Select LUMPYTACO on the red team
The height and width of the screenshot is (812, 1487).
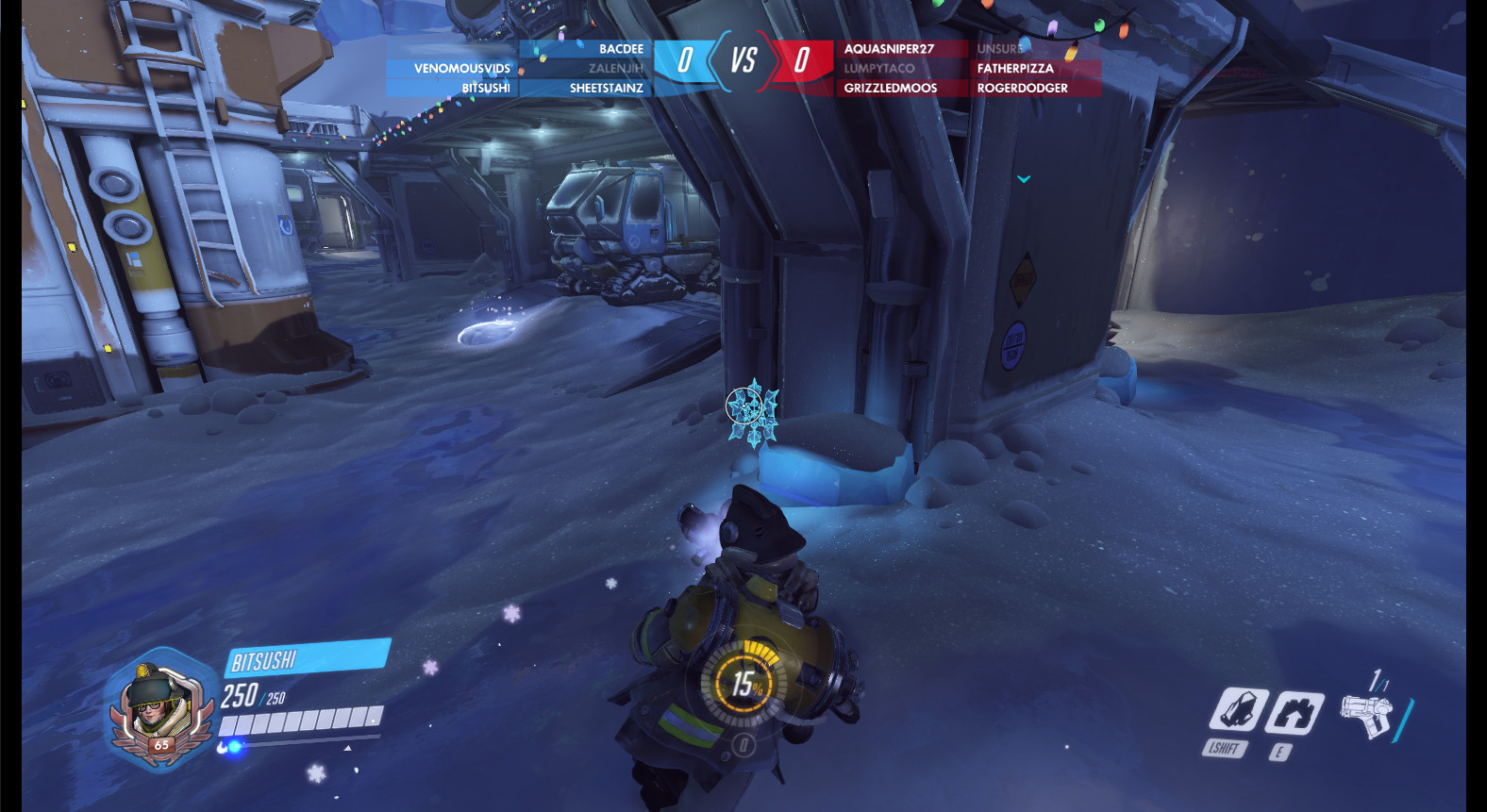pyautogui.click(x=879, y=69)
